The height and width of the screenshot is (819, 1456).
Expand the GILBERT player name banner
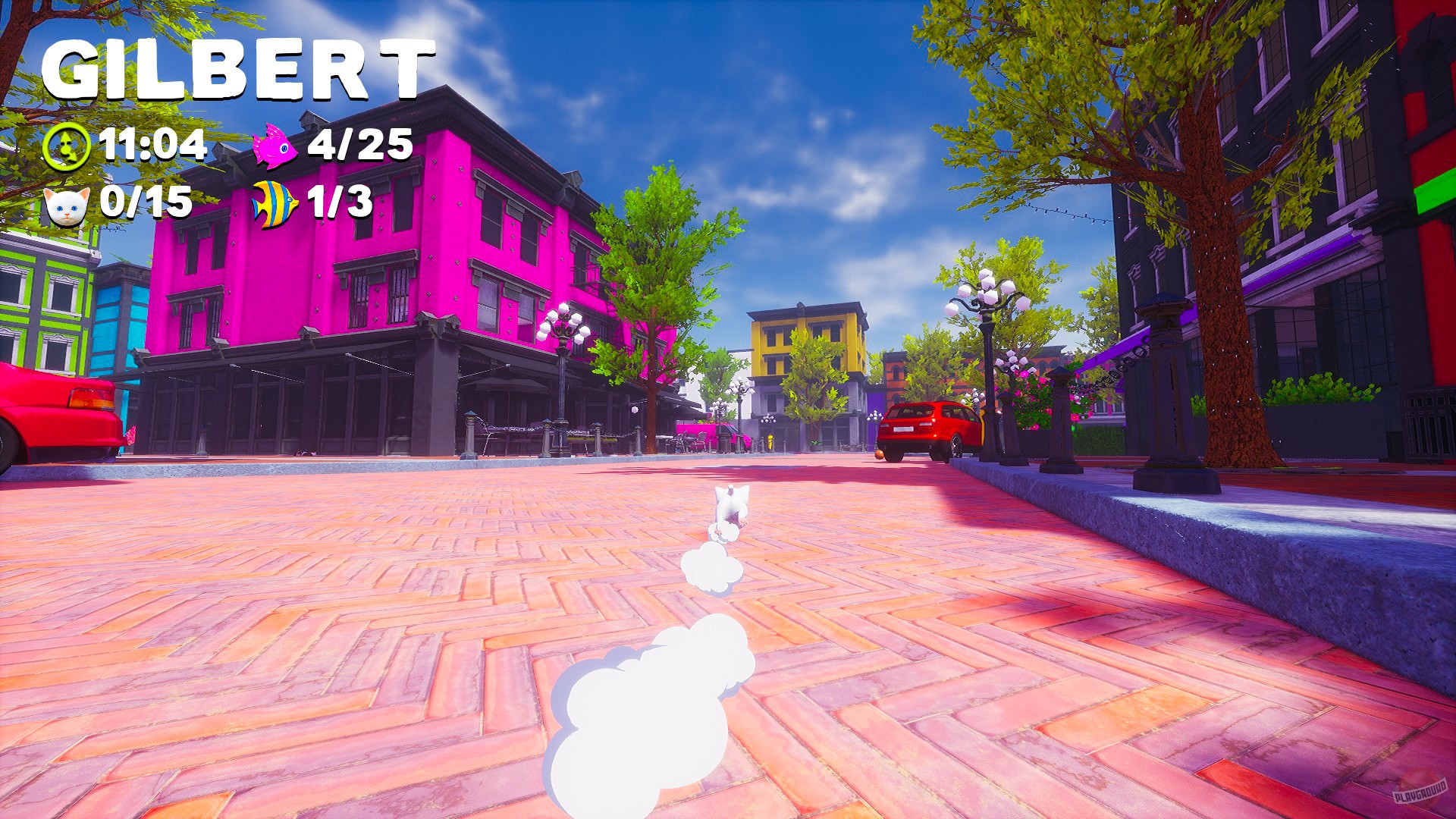239,68
